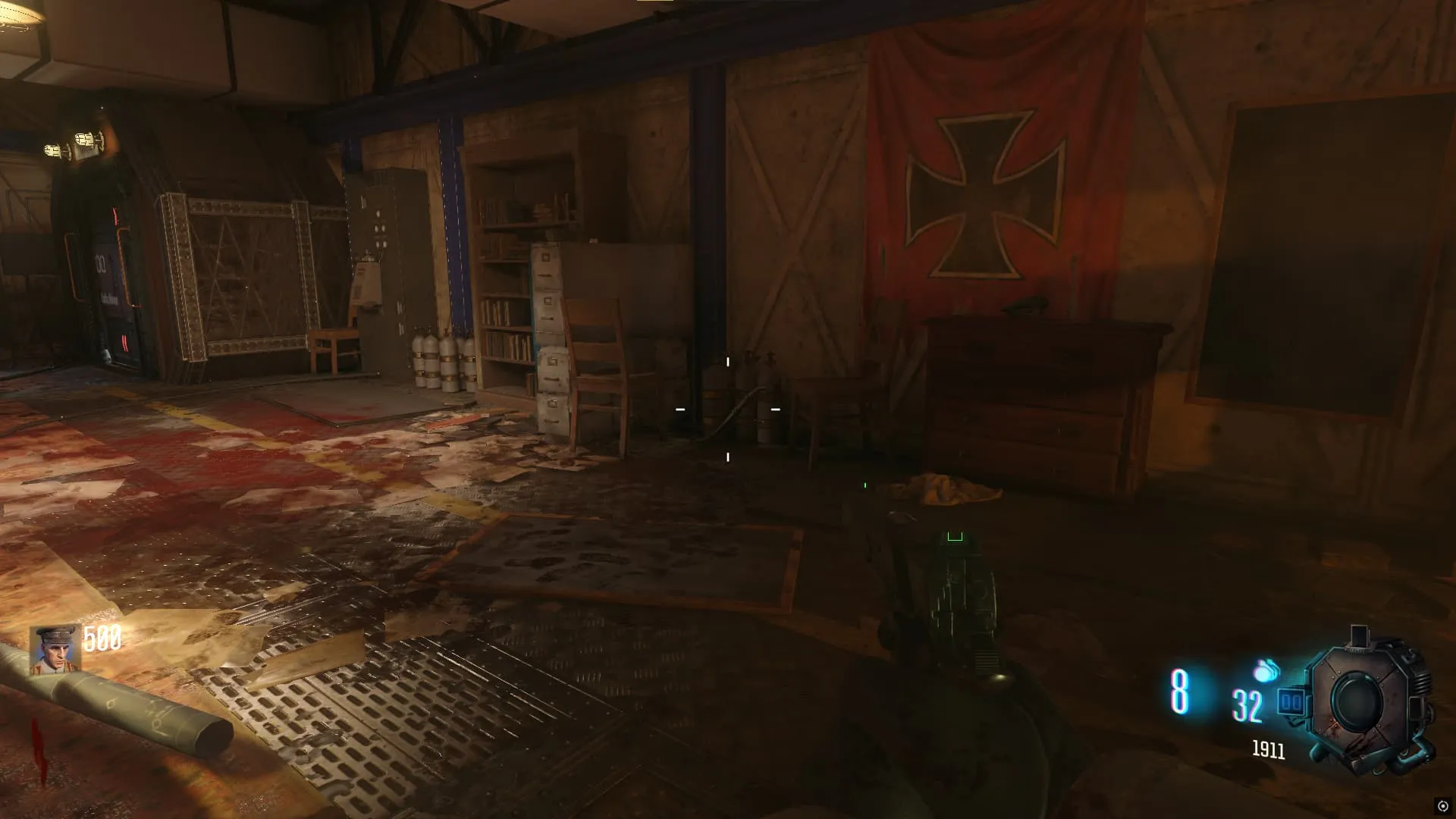Click the character portrait in the HUD
The image size is (1456, 819).
(55, 650)
